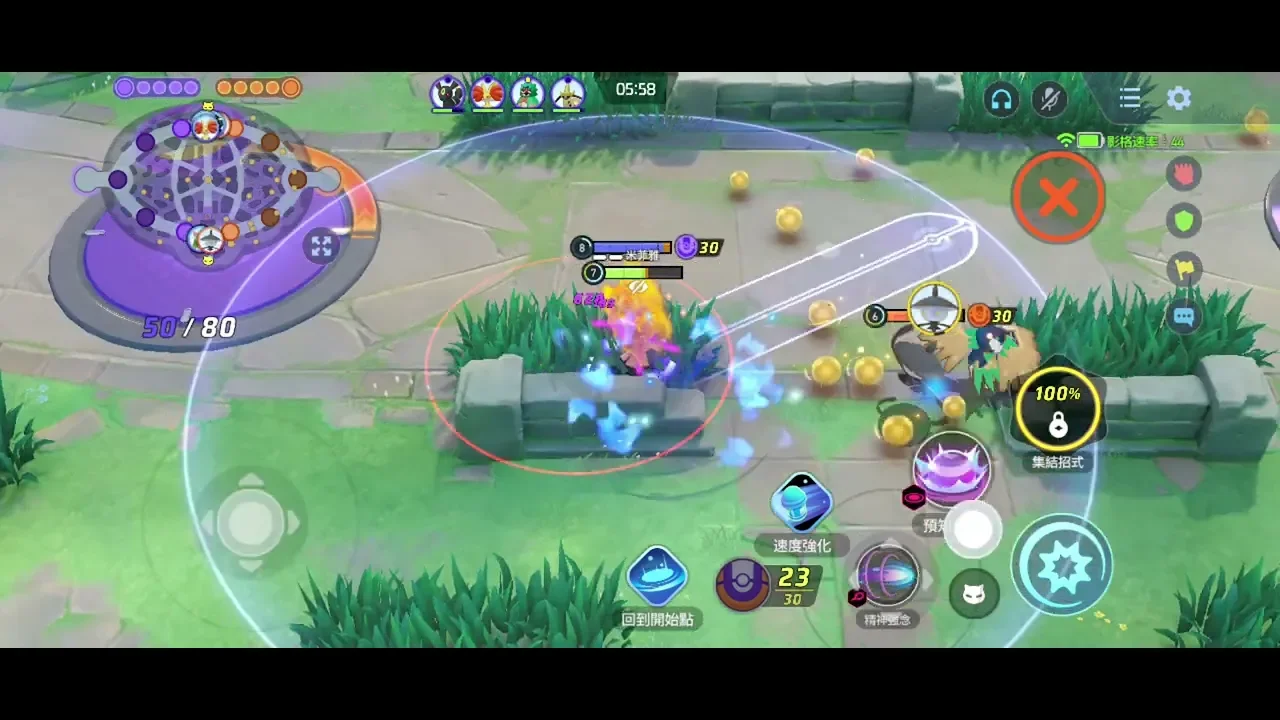
Task: Open the scoreboard list menu icon
Action: [1130, 98]
